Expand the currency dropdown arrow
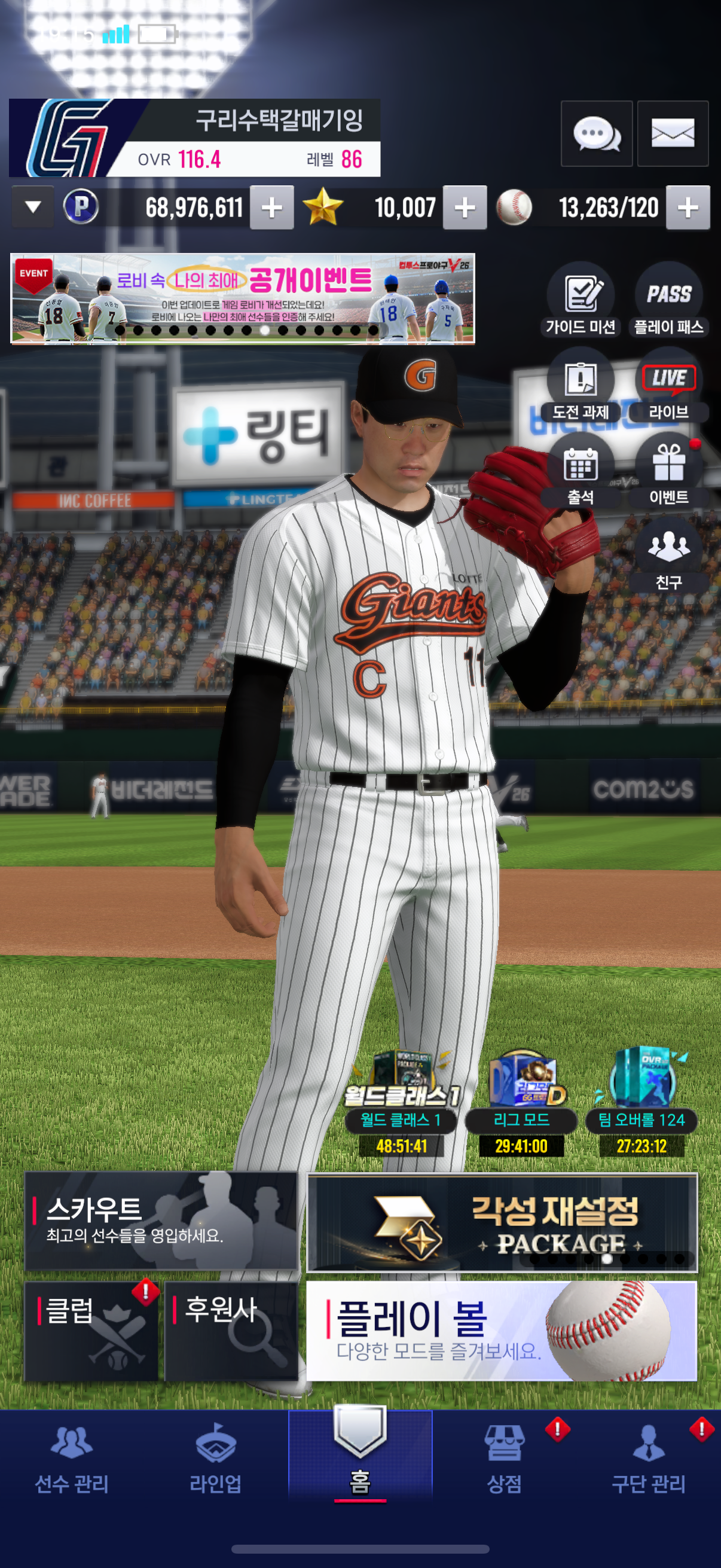Viewport: 721px width, 1568px height. (x=33, y=208)
